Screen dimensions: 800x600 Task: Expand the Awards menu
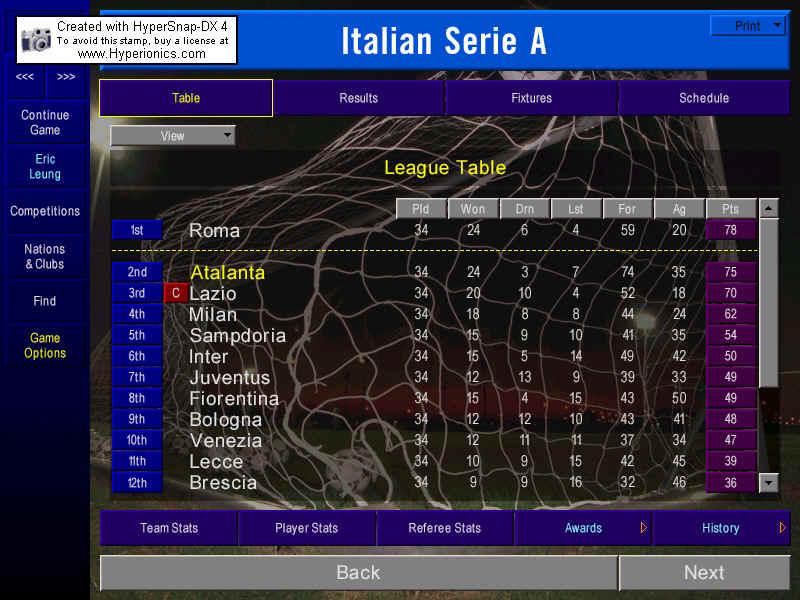point(583,528)
